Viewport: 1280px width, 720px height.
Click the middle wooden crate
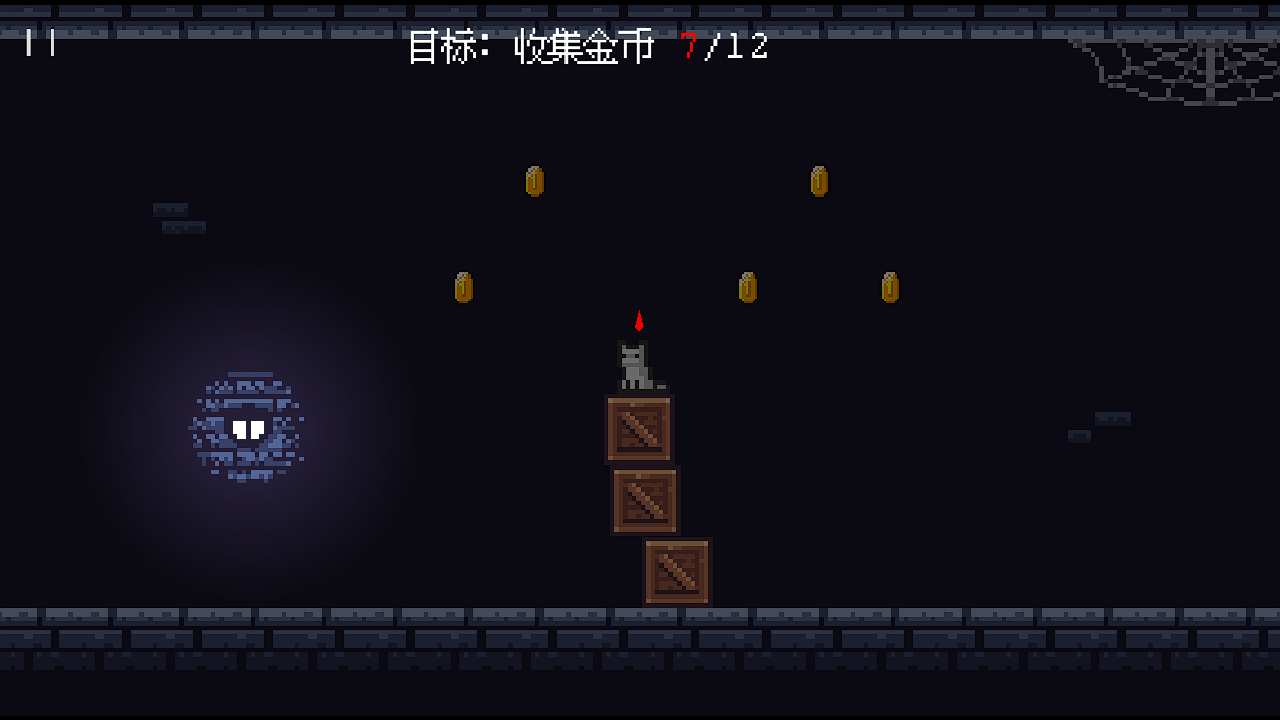(x=646, y=498)
